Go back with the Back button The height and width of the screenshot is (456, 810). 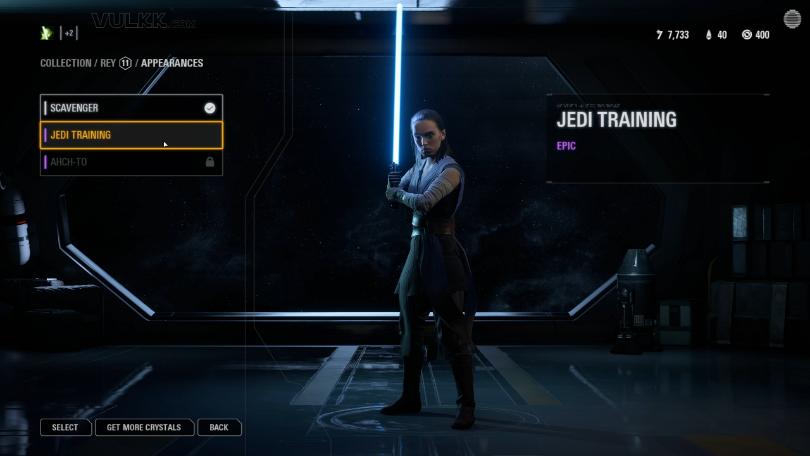(219, 427)
